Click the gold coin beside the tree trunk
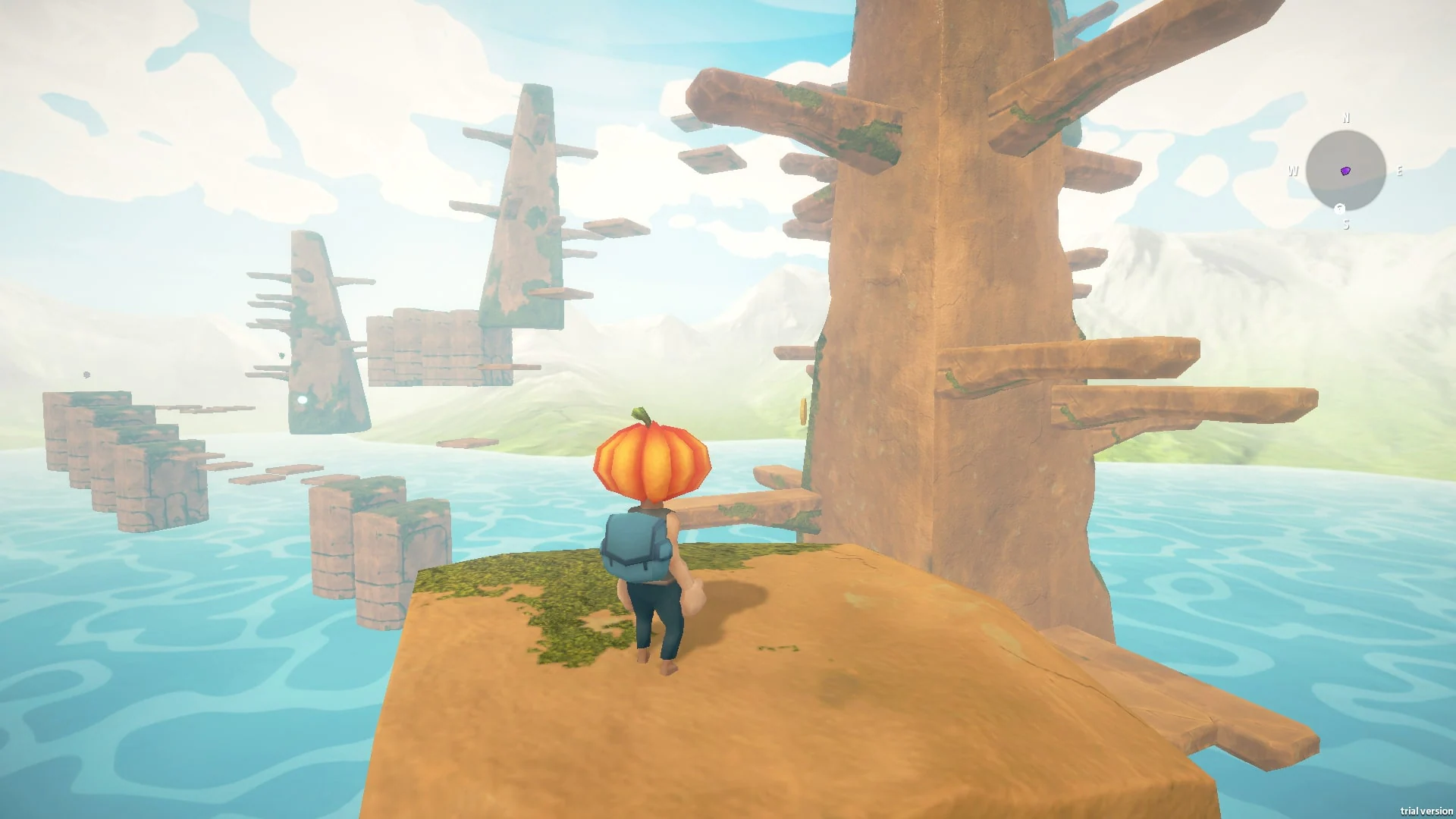This screenshot has width=1456, height=819. tap(803, 409)
